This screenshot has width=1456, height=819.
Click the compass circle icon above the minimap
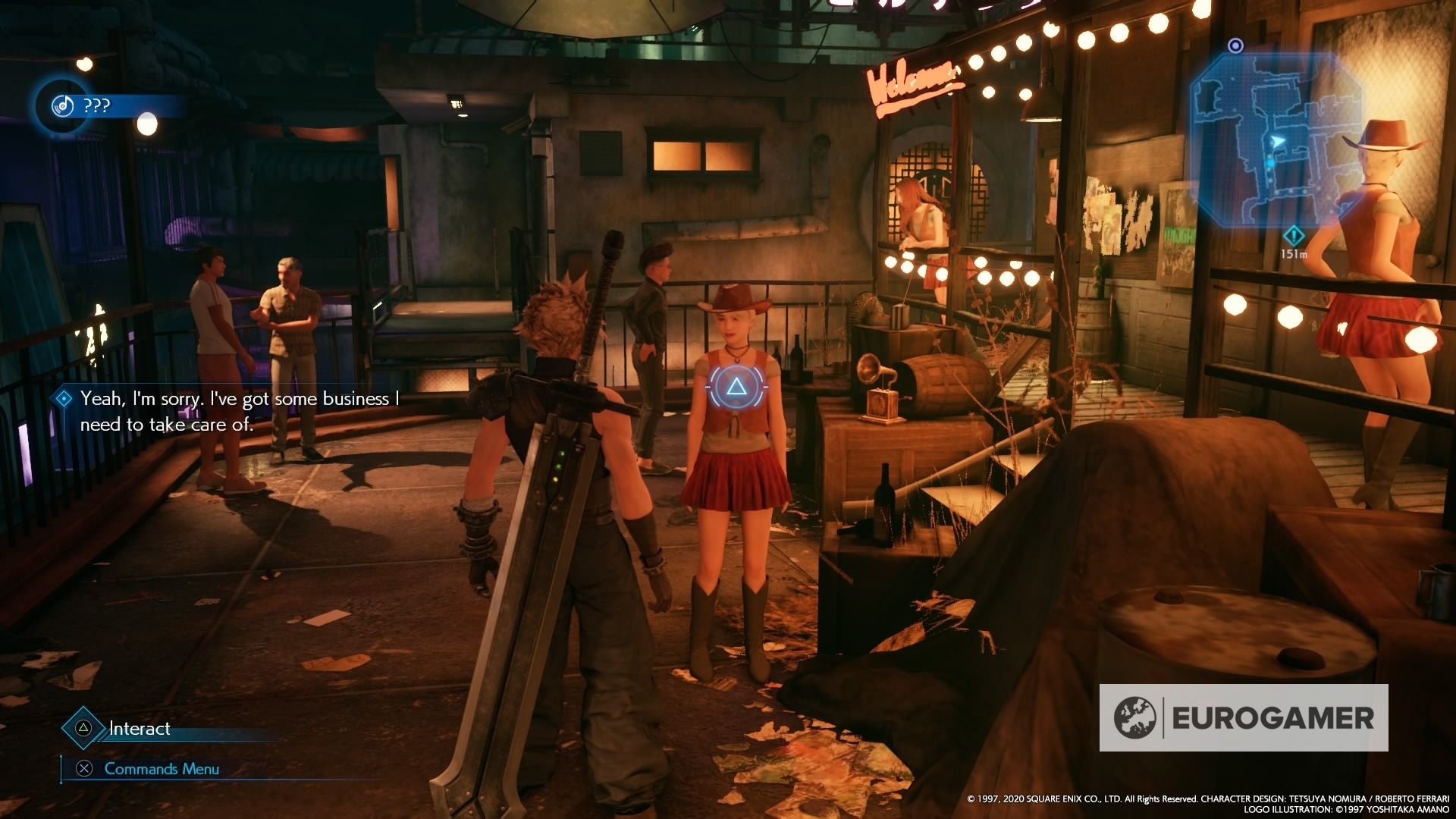(x=1235, y=45)
